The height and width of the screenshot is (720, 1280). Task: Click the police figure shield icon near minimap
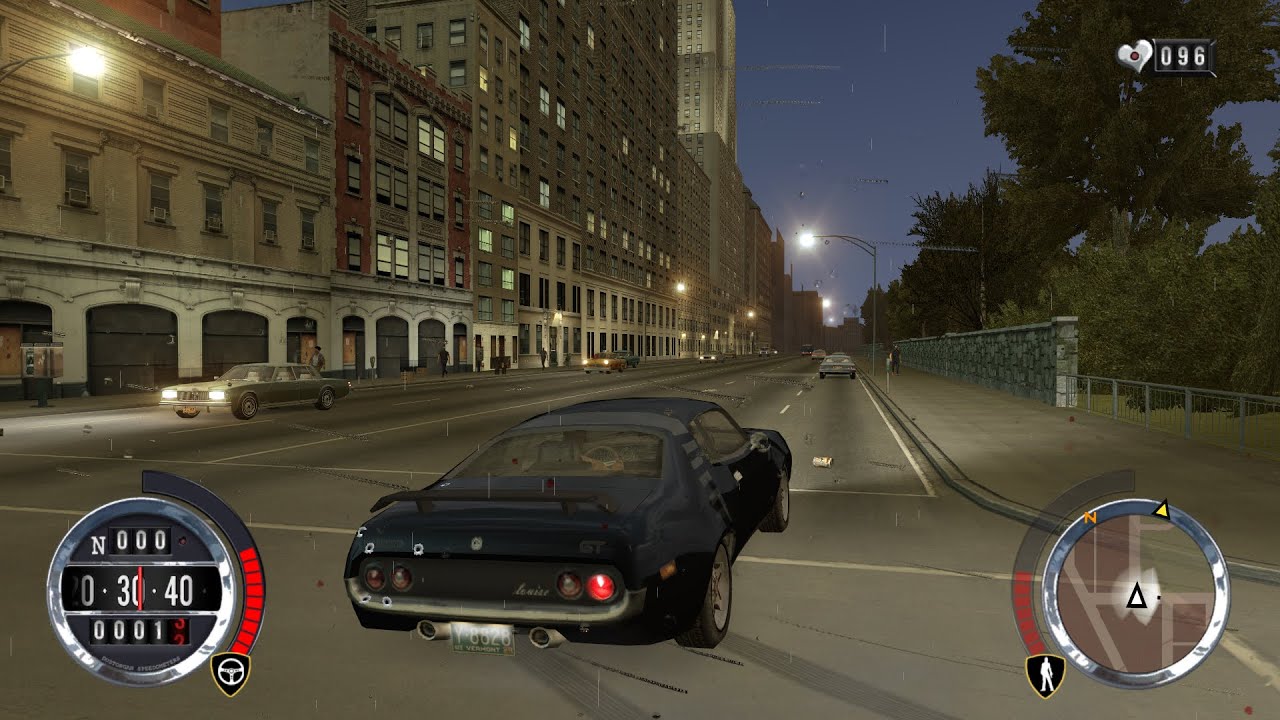pyautogui.click(x=1045, y=673)
